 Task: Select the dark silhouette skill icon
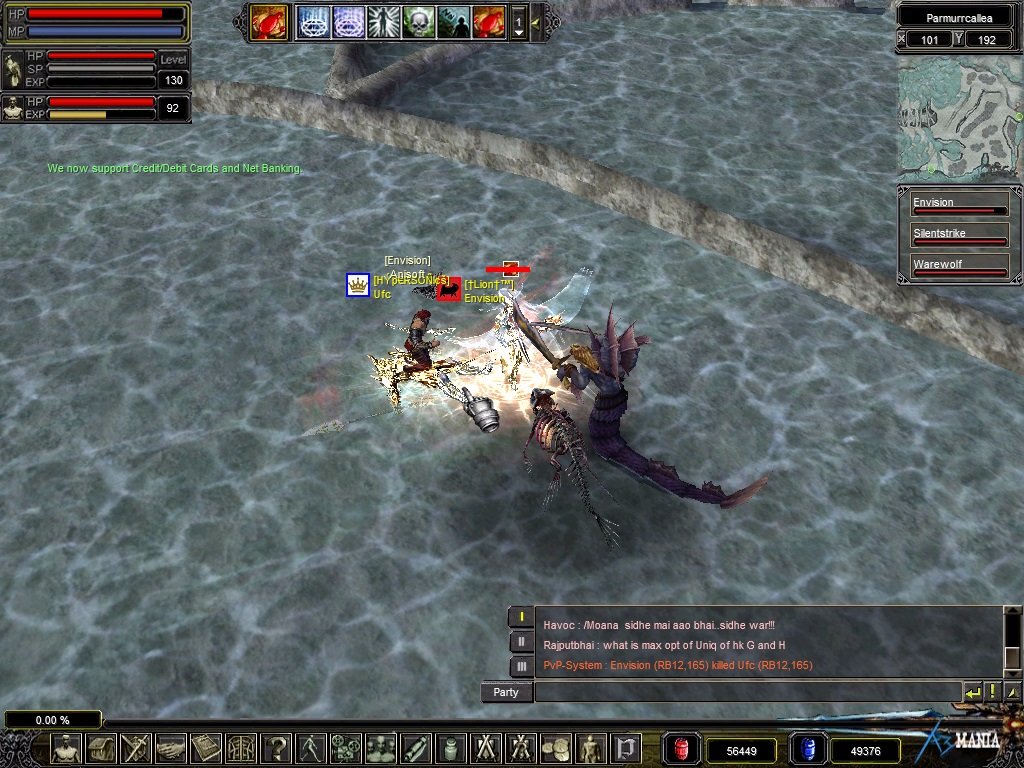pyautogui.click(x=453, y=21)
